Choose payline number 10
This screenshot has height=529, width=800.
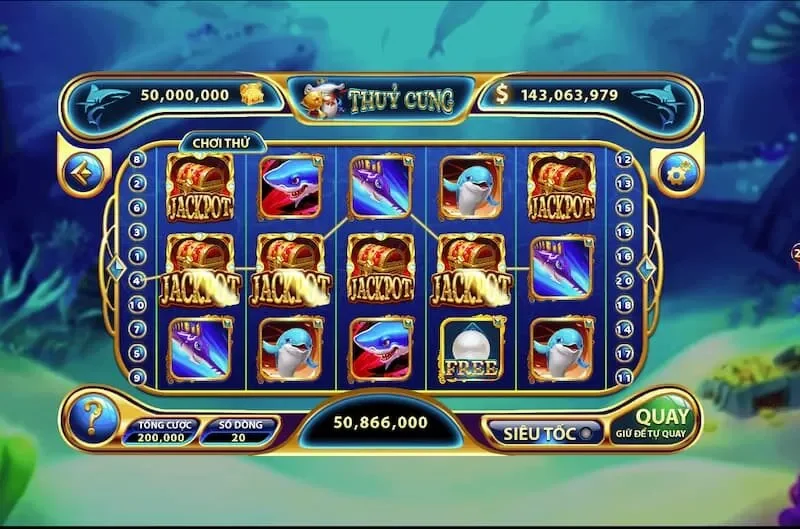click(x=138, y=303)
